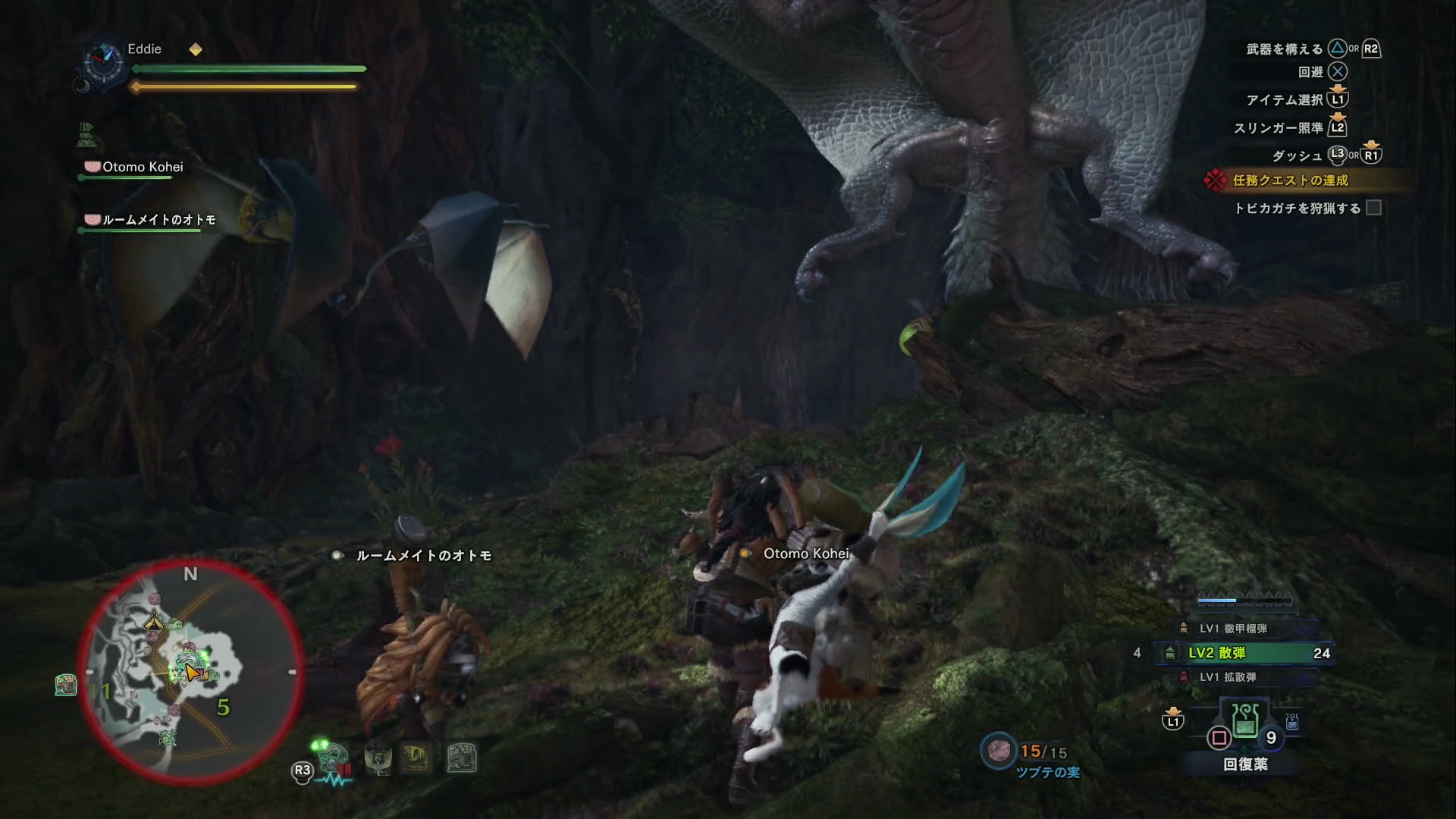Open the circular minimap
1456x819 pixels.
click(190, 672)
